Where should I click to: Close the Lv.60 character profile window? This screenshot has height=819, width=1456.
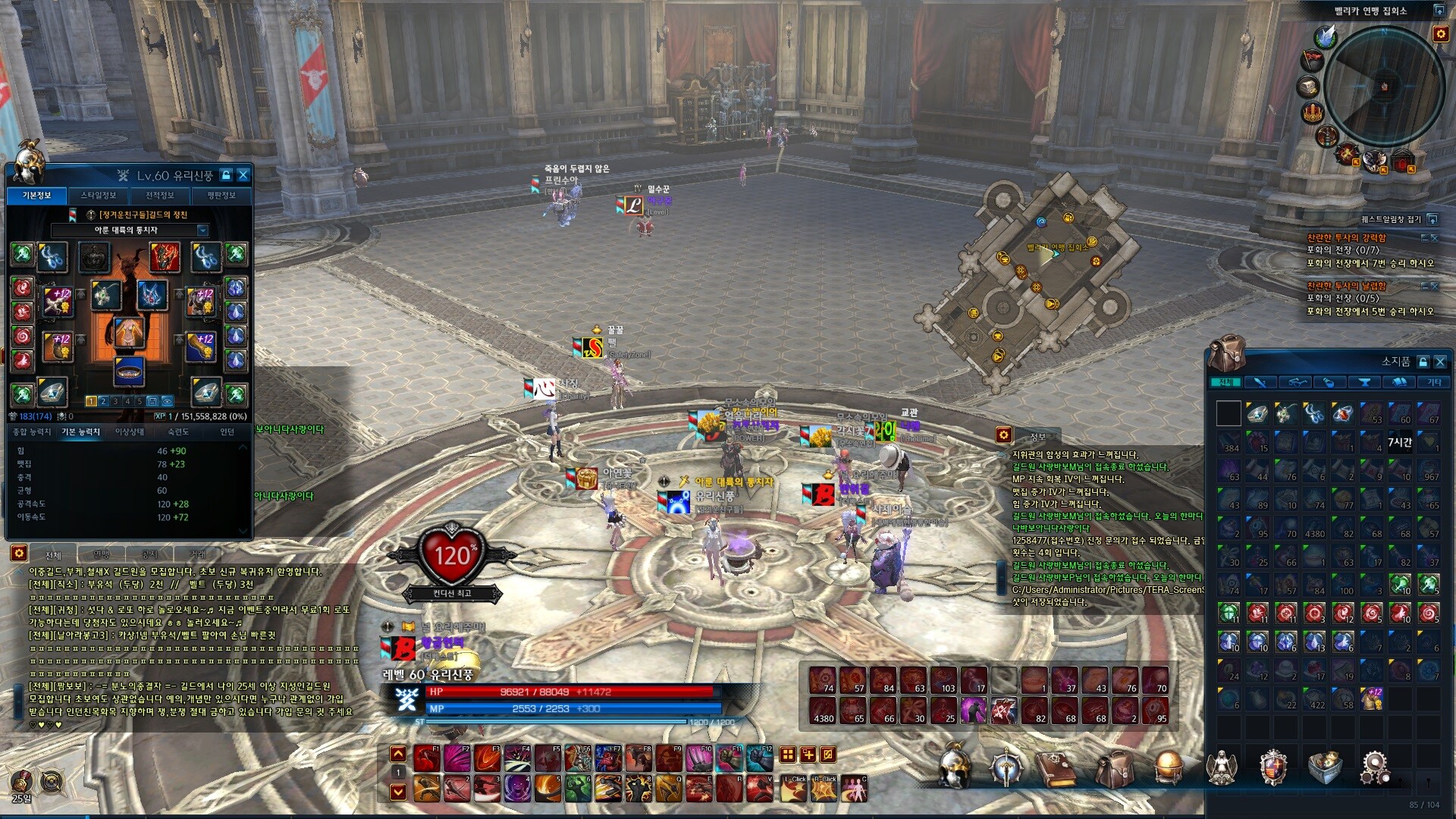click(243, 175)
